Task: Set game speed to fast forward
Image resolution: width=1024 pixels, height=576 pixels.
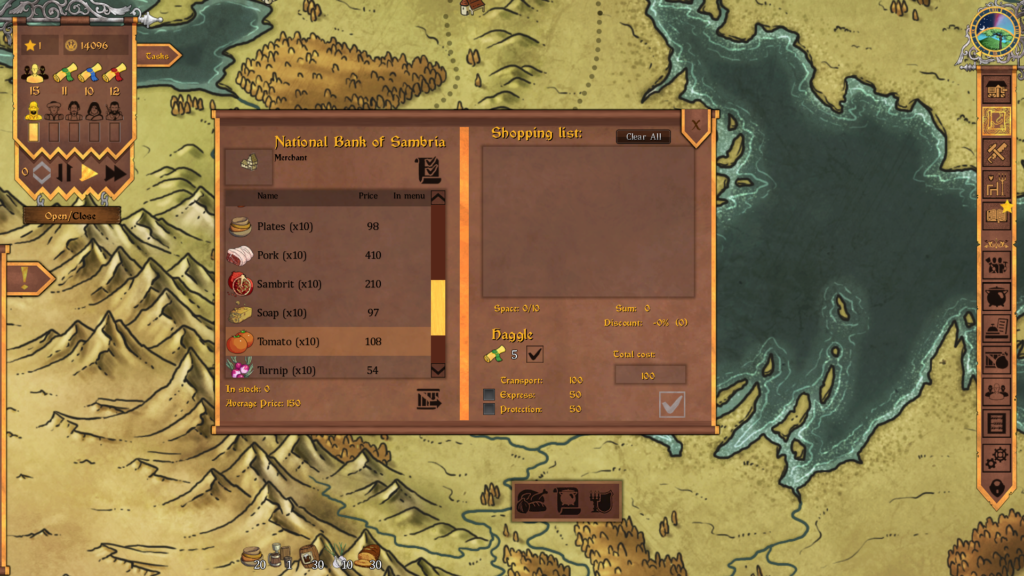Action: [x=115, y=173]
